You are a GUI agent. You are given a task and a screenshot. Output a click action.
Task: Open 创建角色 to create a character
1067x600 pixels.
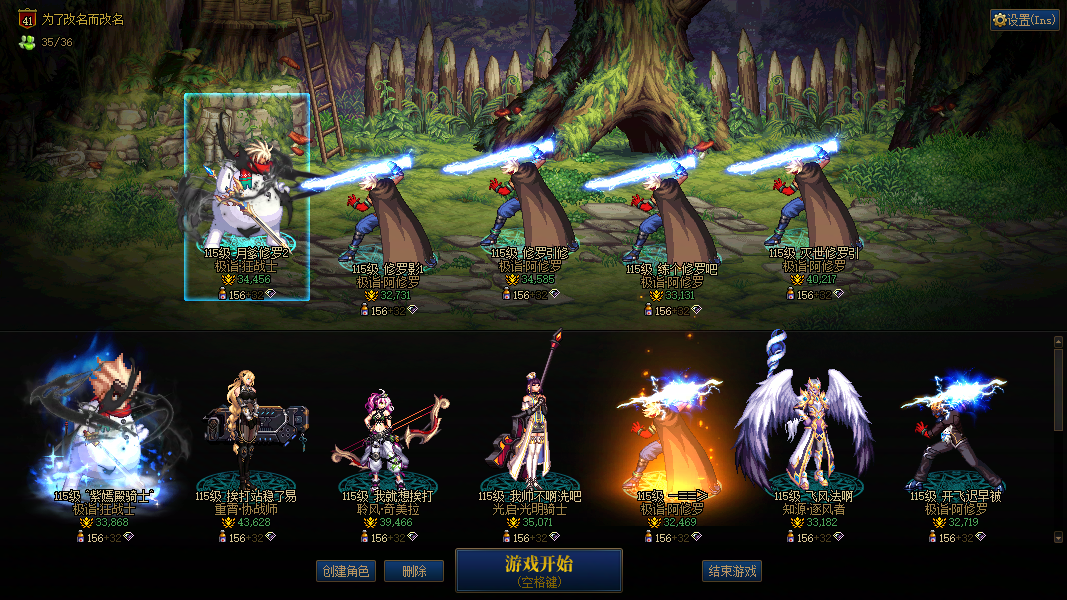point(345,571)
